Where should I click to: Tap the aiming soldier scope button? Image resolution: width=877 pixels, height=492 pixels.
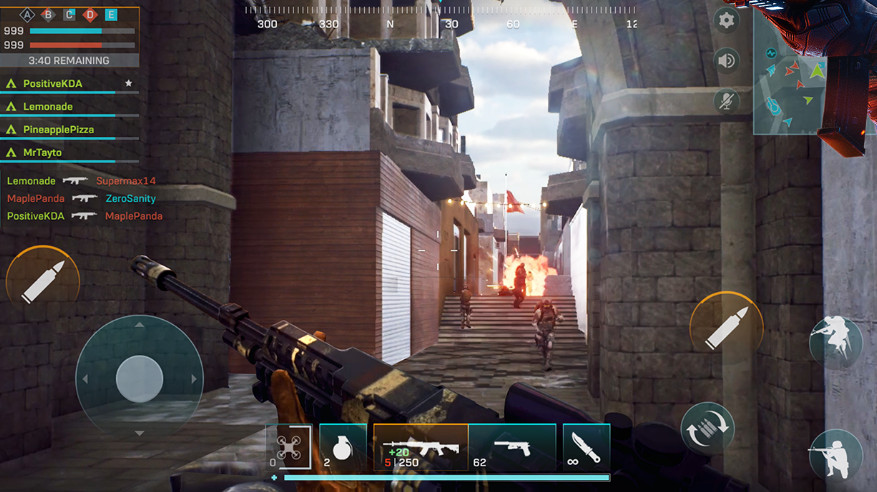click(835, 455)
